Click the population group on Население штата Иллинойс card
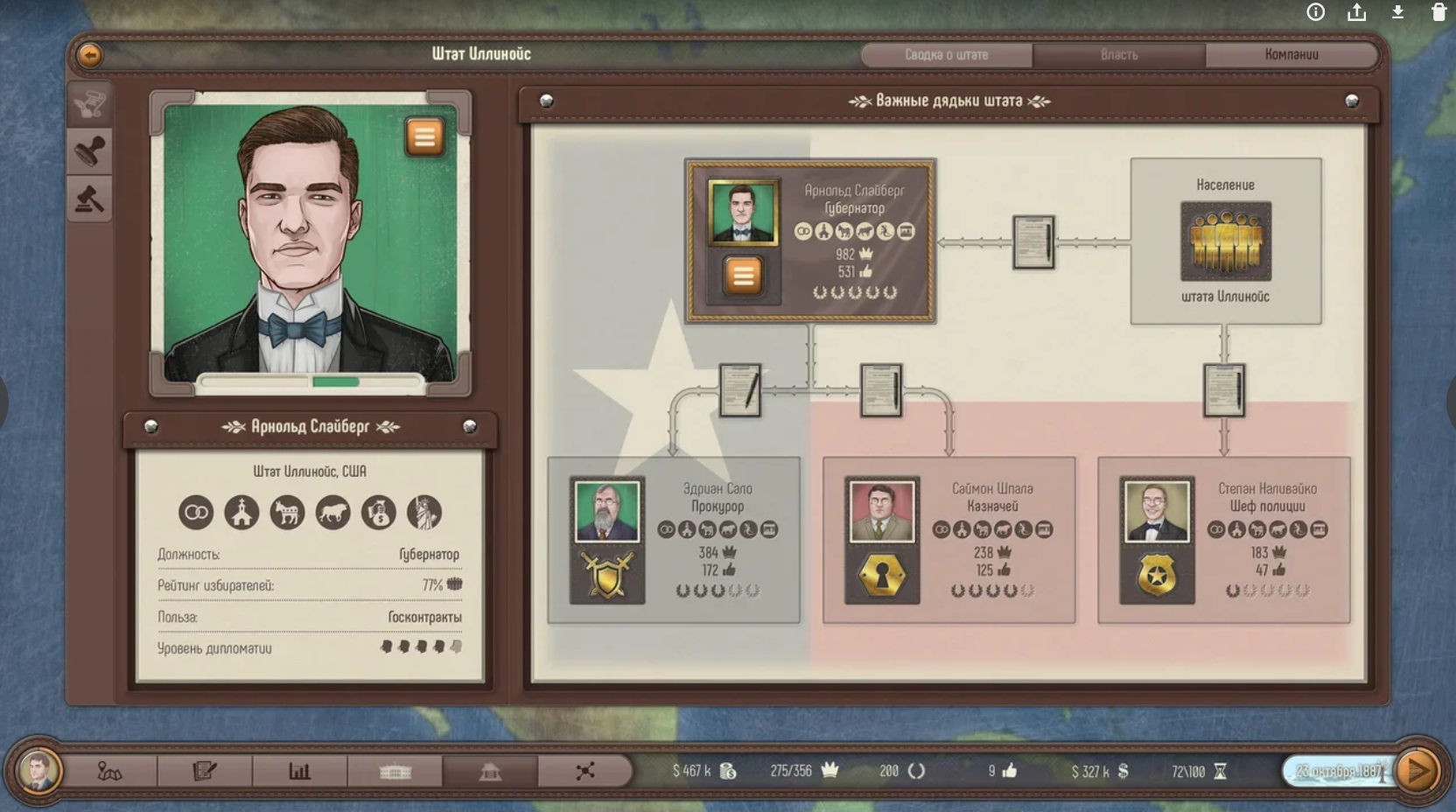 coord(1226,242)
